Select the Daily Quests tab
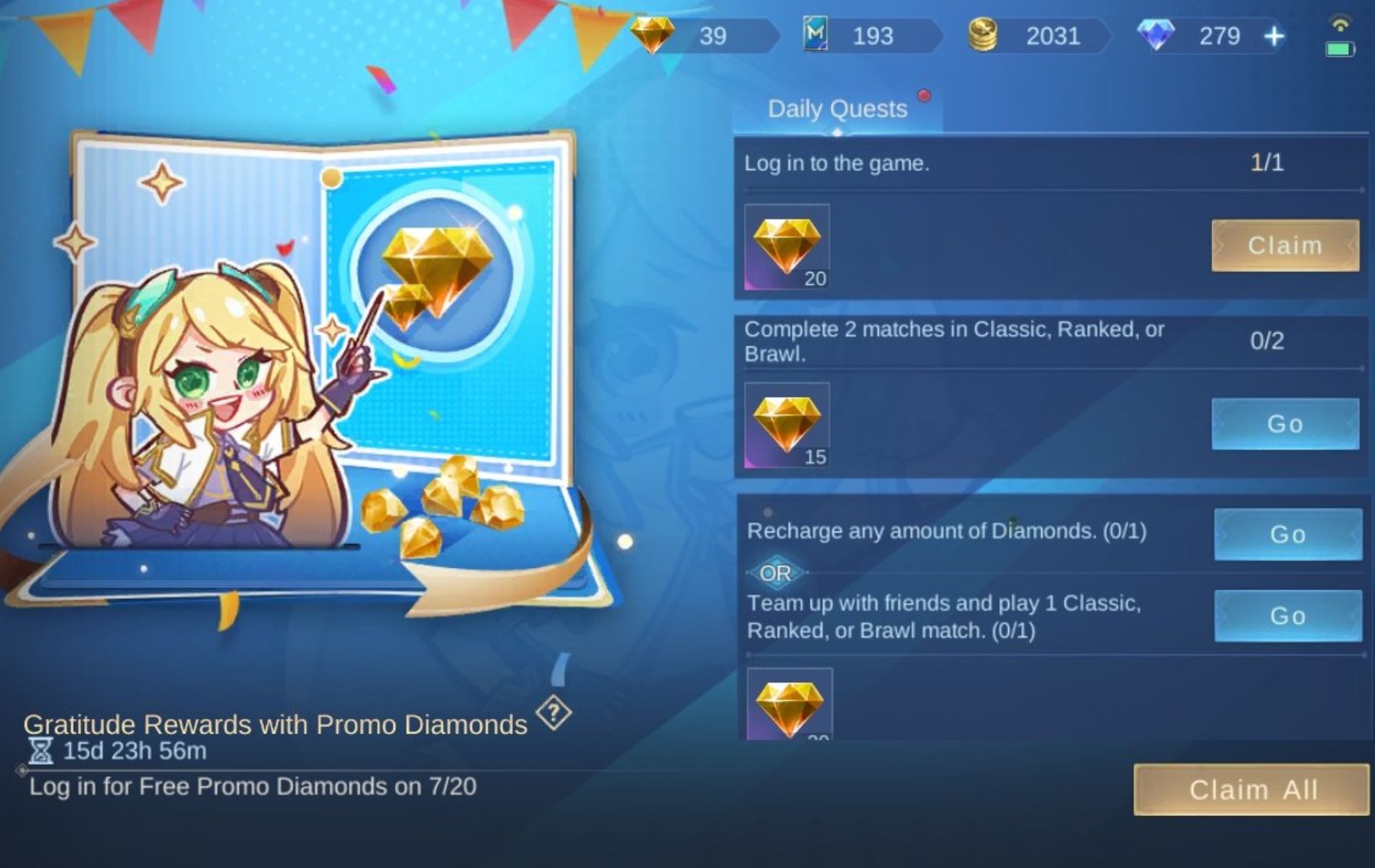 coord(837,109)
